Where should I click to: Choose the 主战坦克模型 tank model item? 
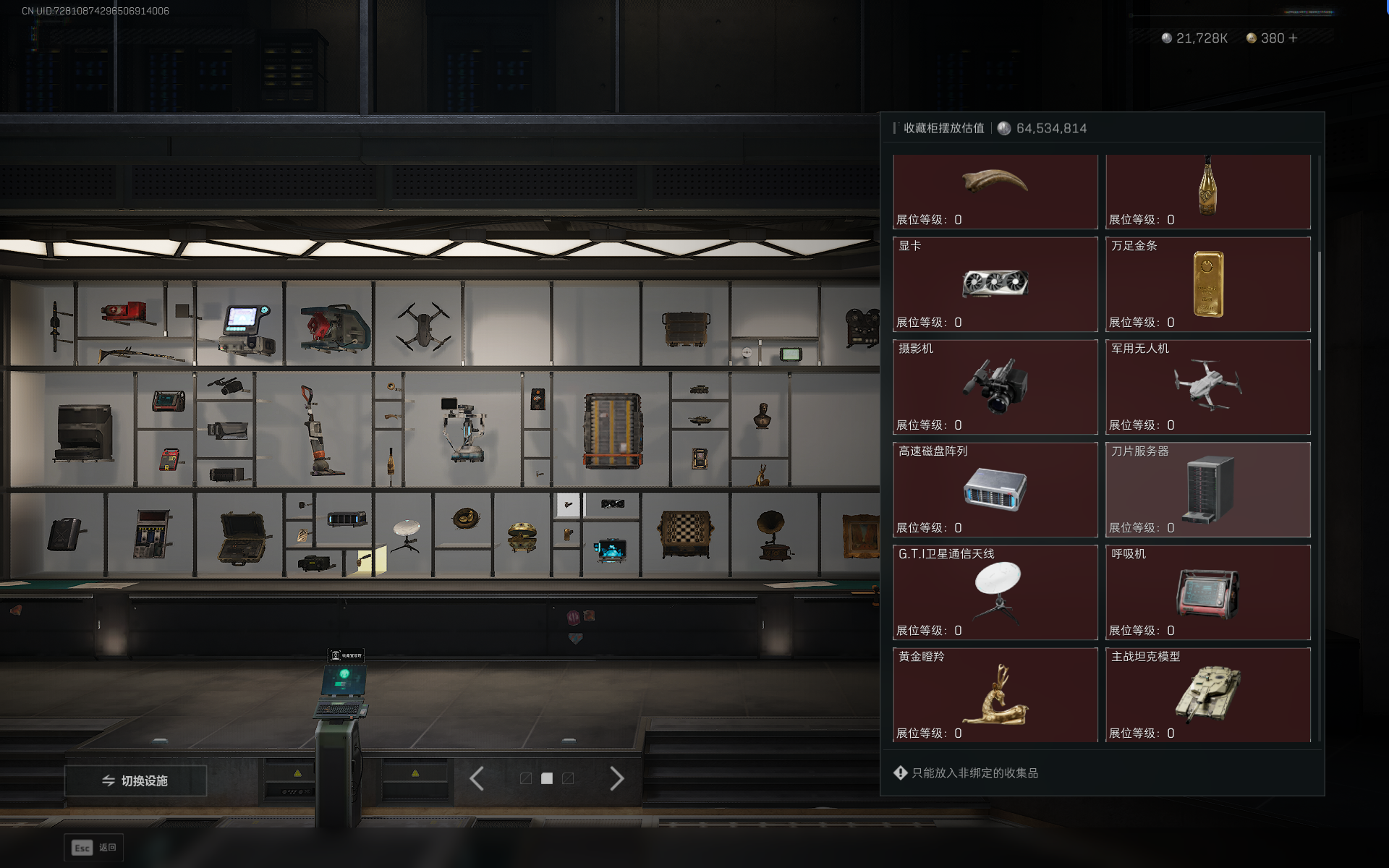(x=1208, y=695)
